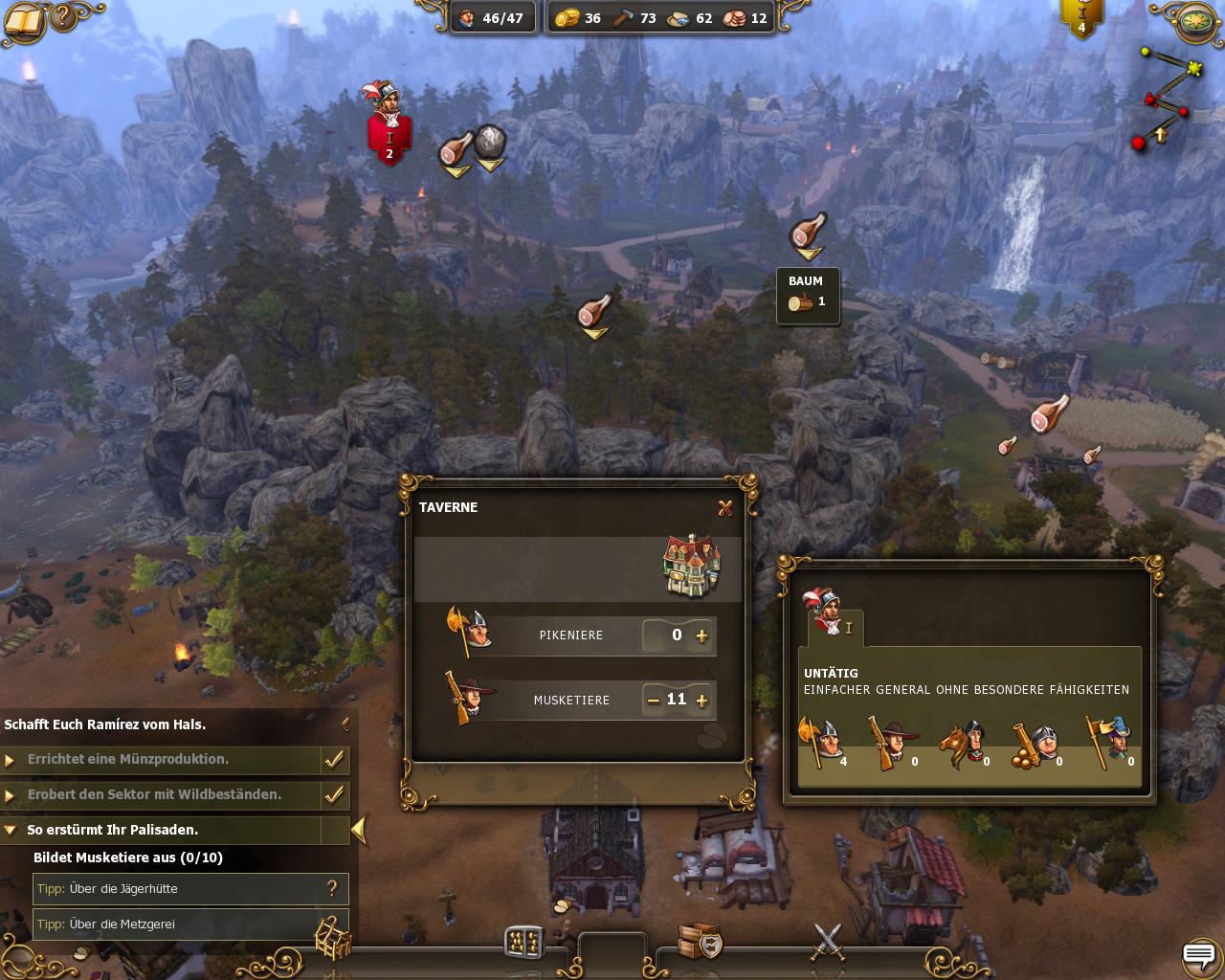1225x980 pixels.
Task: Select the general's red banner marker
Action: [390, 139]
